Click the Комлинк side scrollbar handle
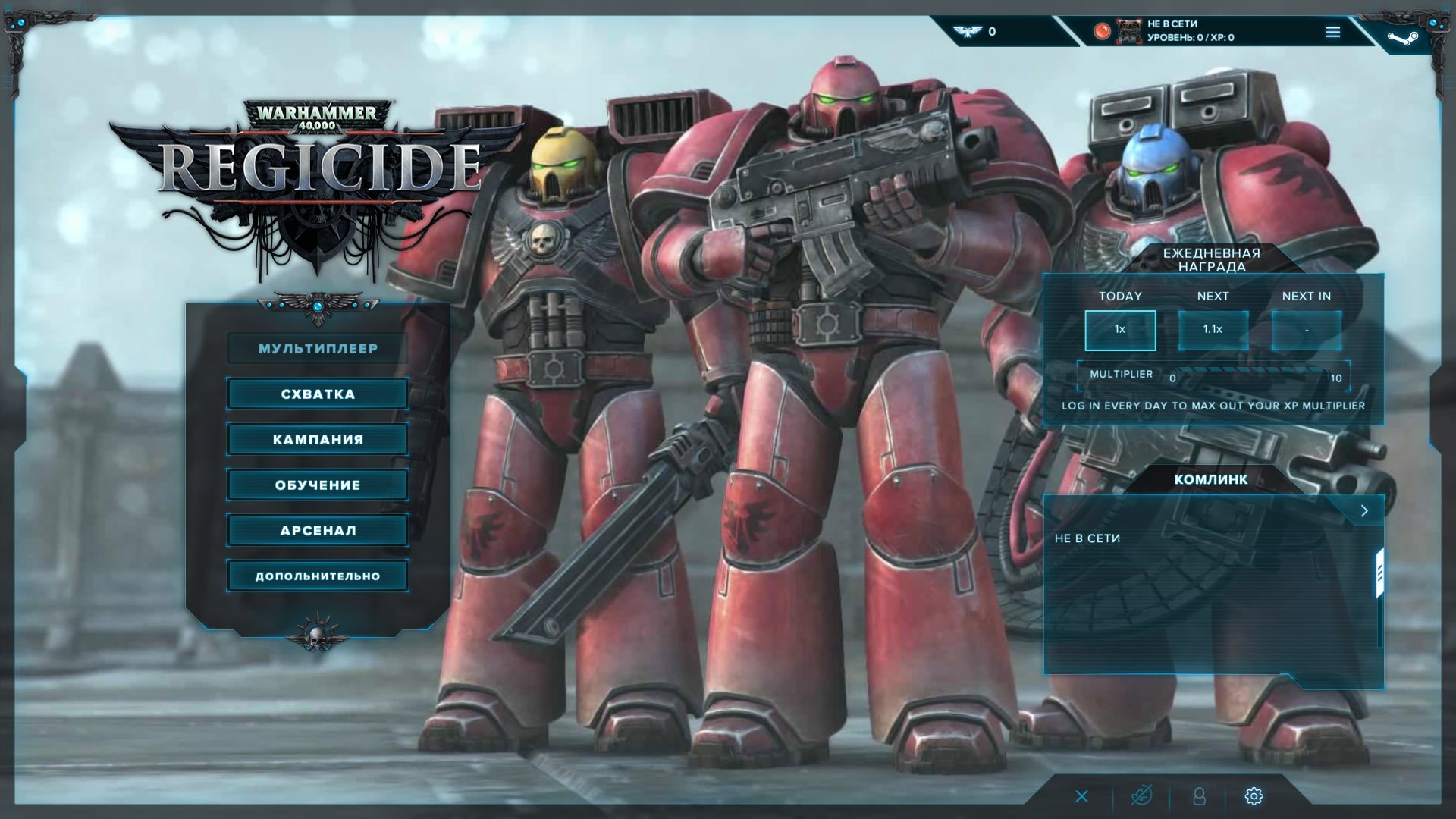Viewport: 1456px width, 819px height. pos(1379,574)
